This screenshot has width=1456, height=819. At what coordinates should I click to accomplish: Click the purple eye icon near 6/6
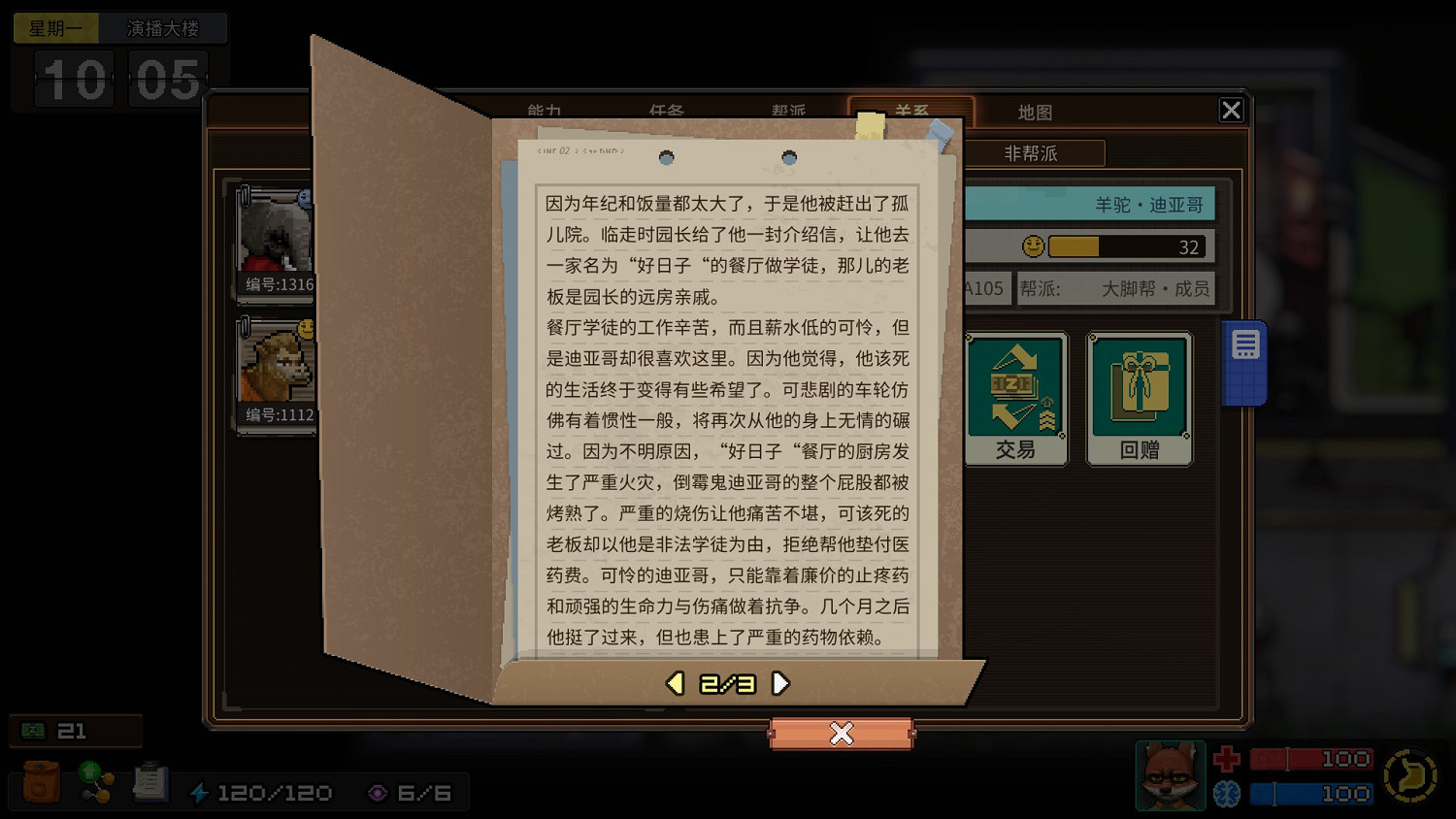click(377, 792)
